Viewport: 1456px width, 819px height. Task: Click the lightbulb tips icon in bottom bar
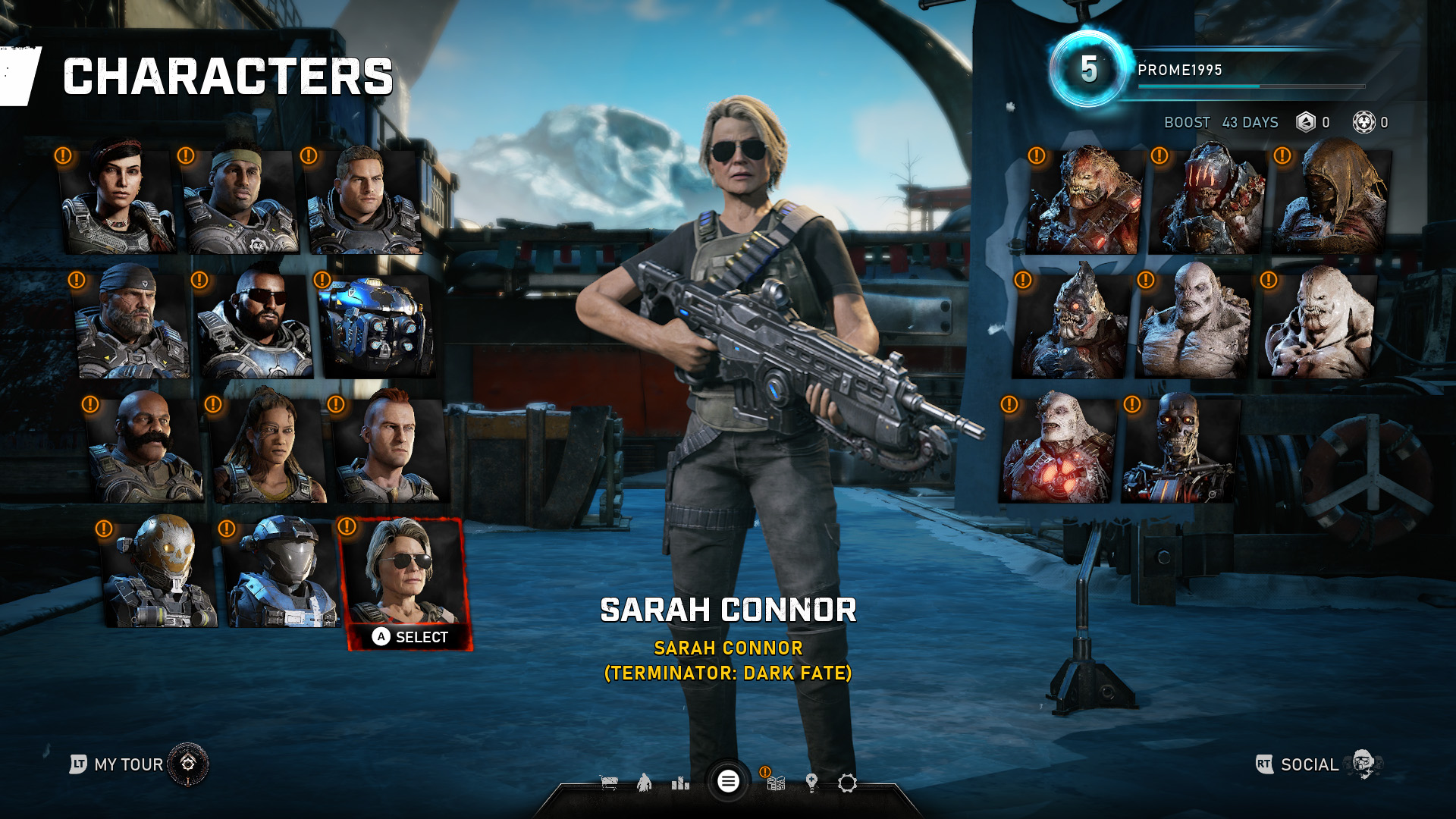(811, 783)
